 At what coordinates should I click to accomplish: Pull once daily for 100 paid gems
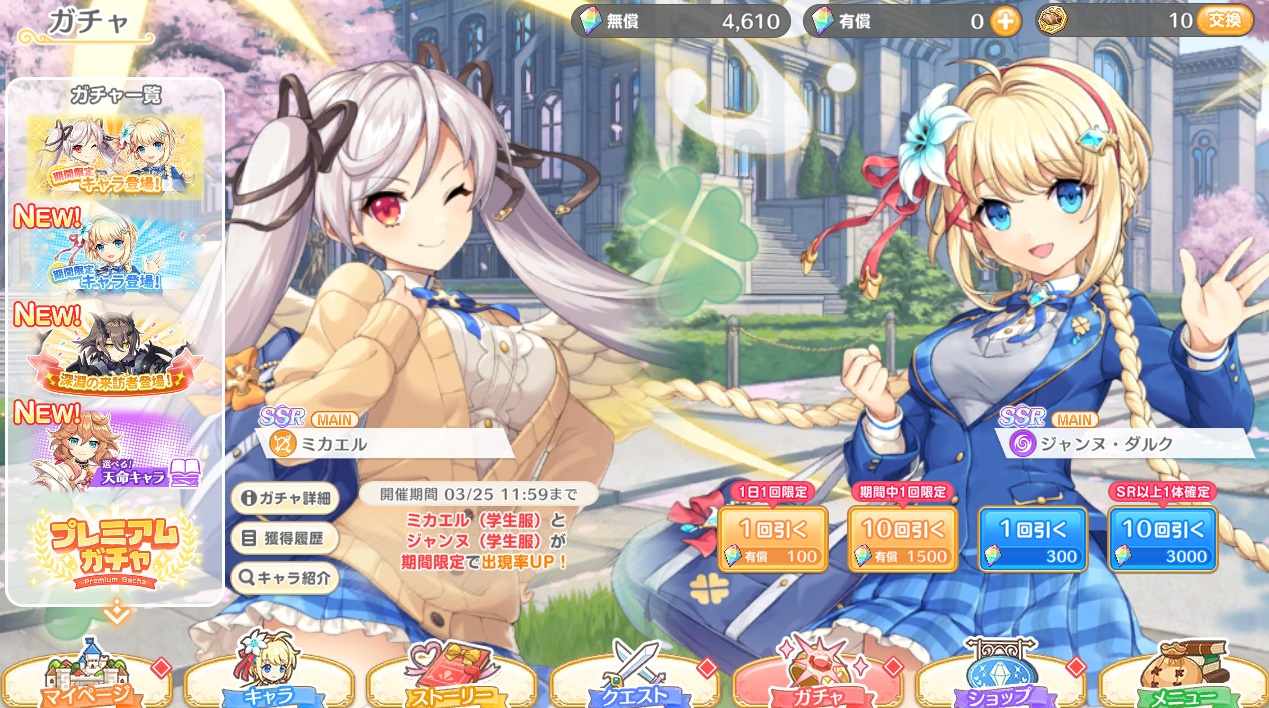point(772,539)
